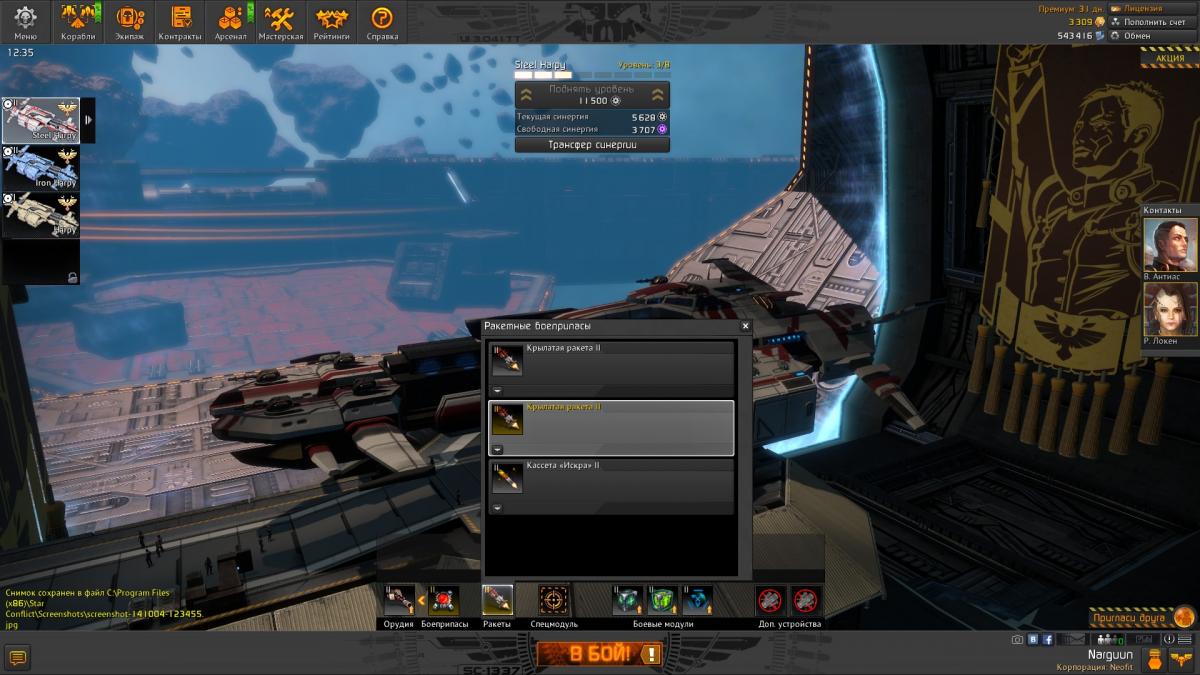Click the Трансфер синергии button
Screen dimensions: 1200x675
pos(592,144)
